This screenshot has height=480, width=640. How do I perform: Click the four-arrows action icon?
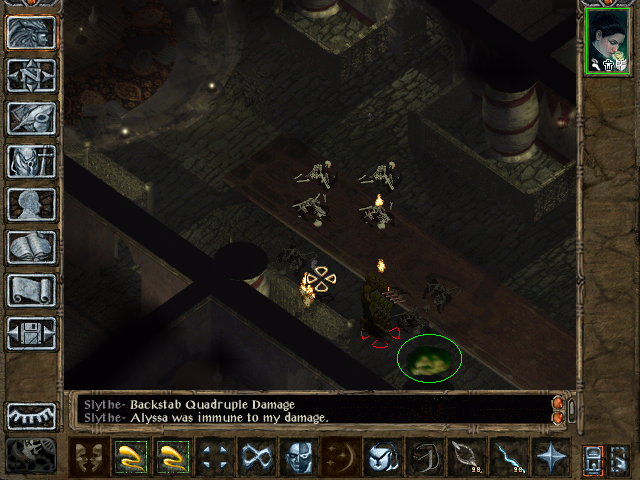coord(215,457)
